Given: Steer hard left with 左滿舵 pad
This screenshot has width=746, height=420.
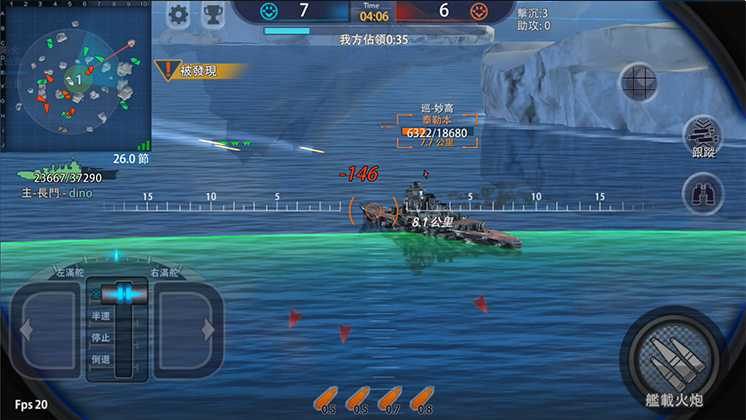Looking at the screenshot, I should point(44,328).
